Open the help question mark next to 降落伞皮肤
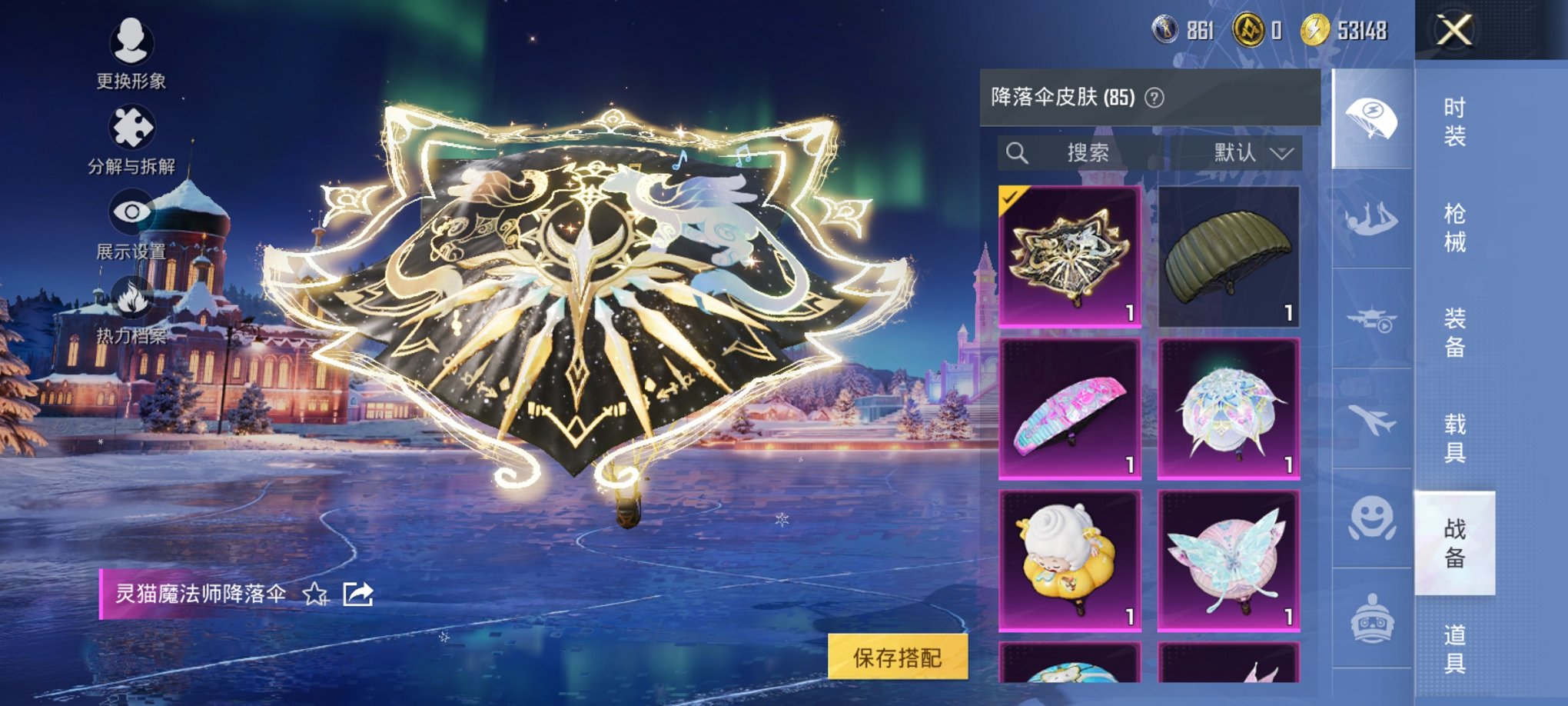The image size is (1568, 706). 1154,98
